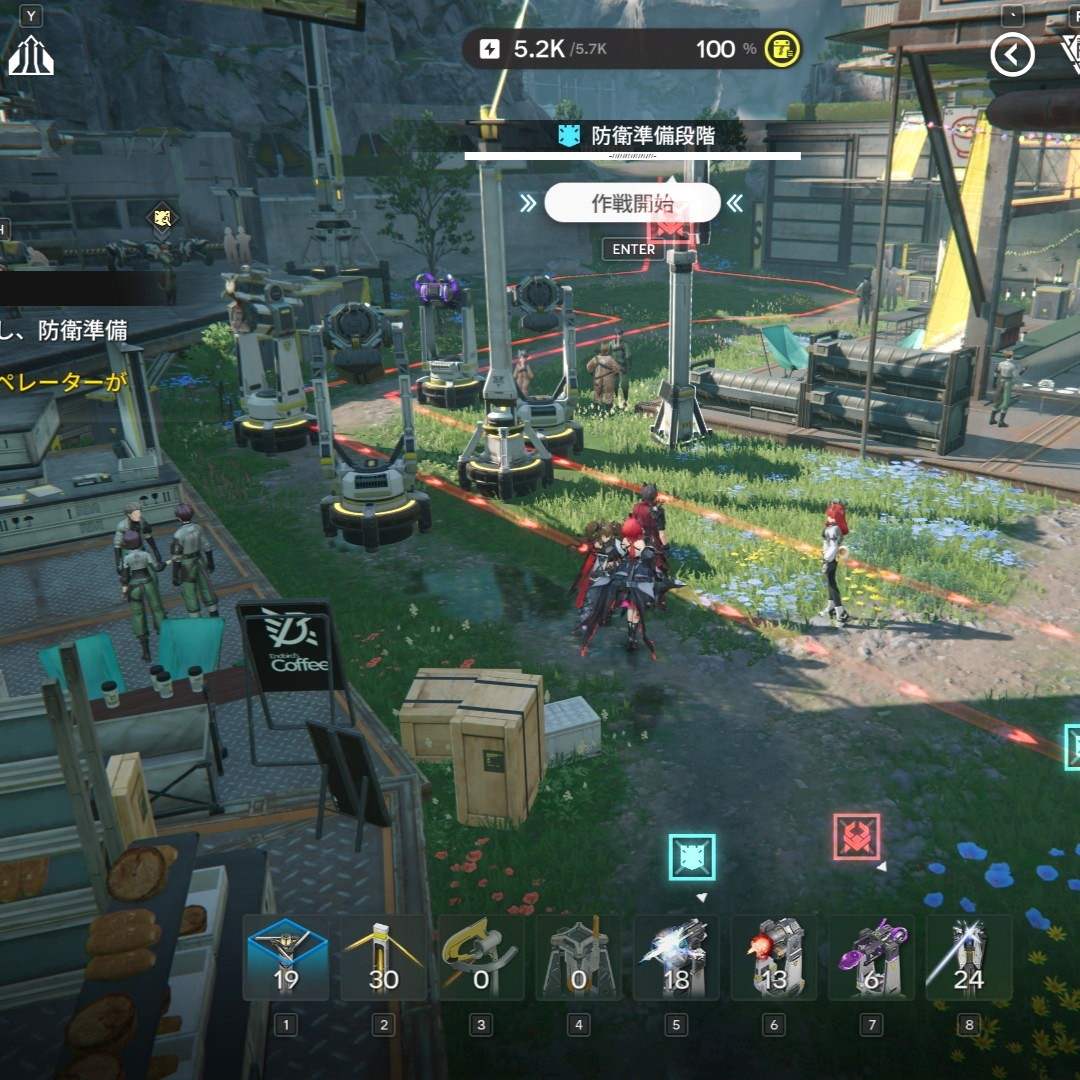Pick the beam tower slot with count 24
Screen dimensions: 1080x1080
tap(968, 958)
